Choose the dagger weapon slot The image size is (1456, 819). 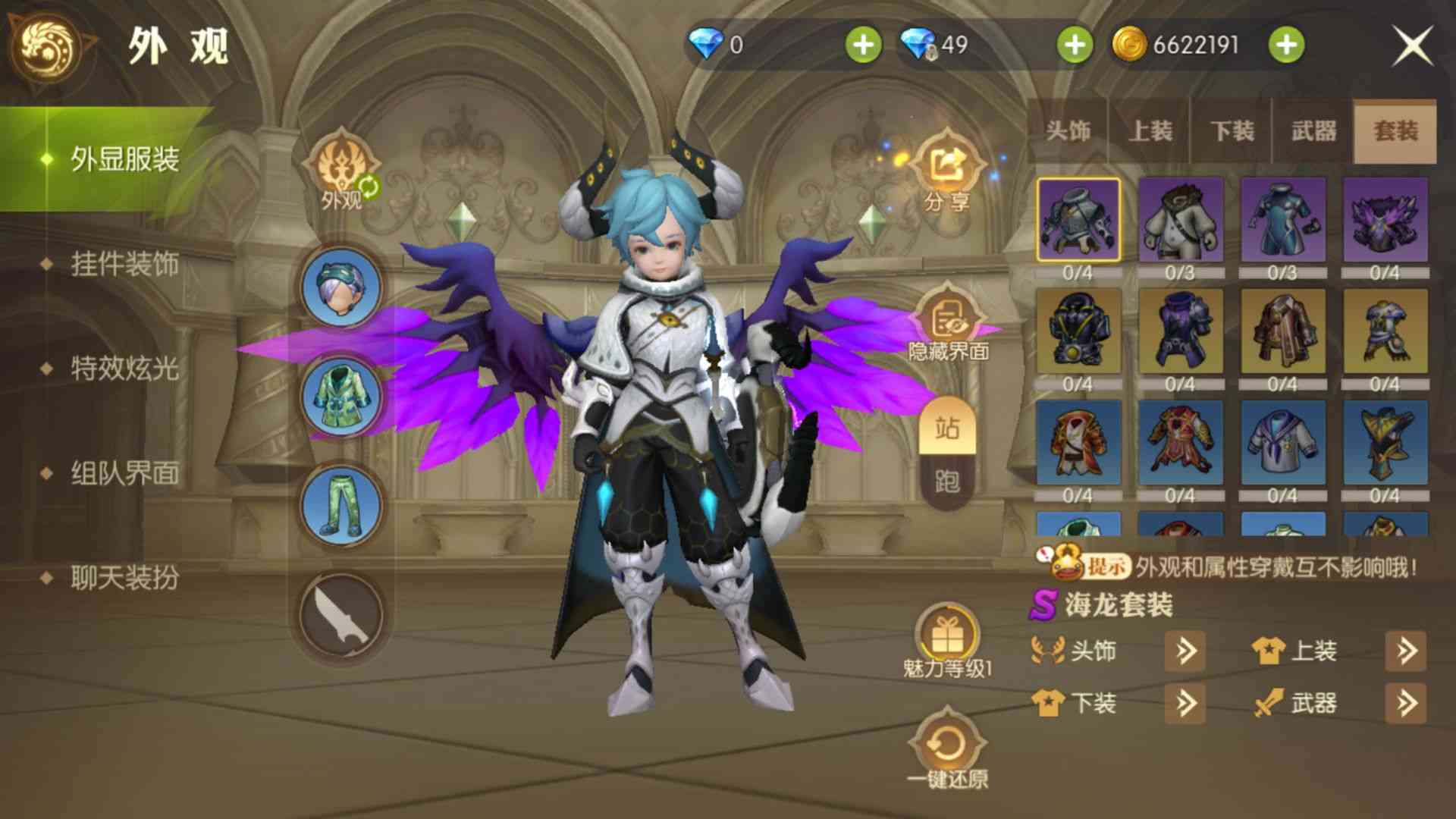(x=340, y=616)
